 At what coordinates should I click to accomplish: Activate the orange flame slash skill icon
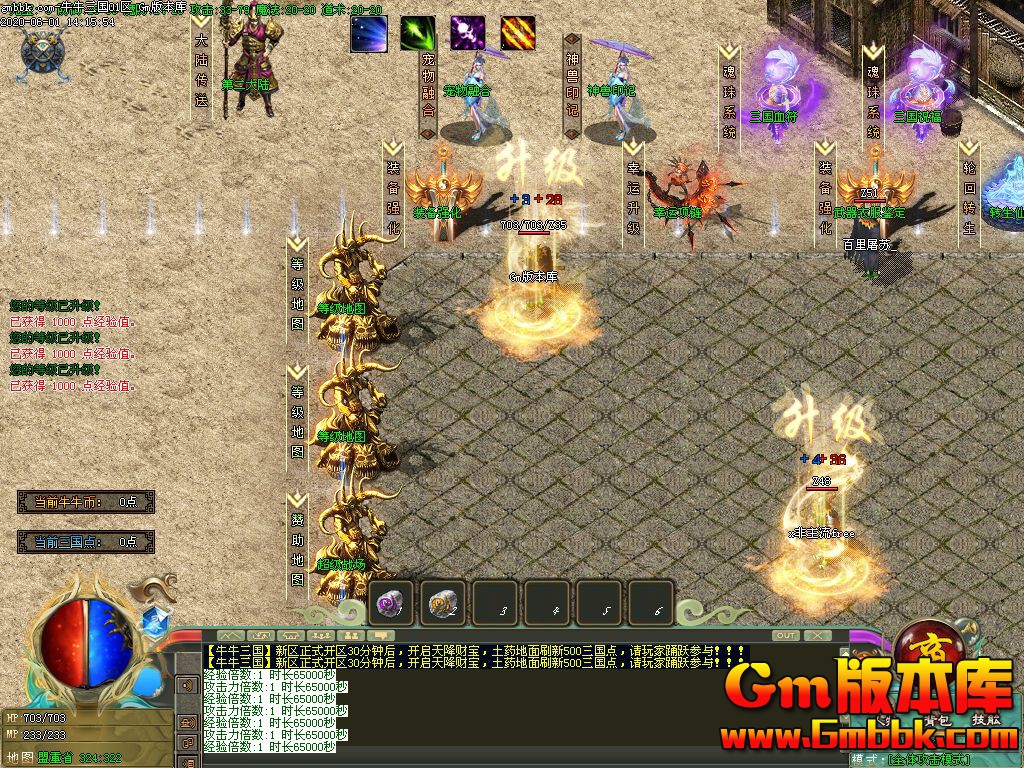[x=517, y=34]
